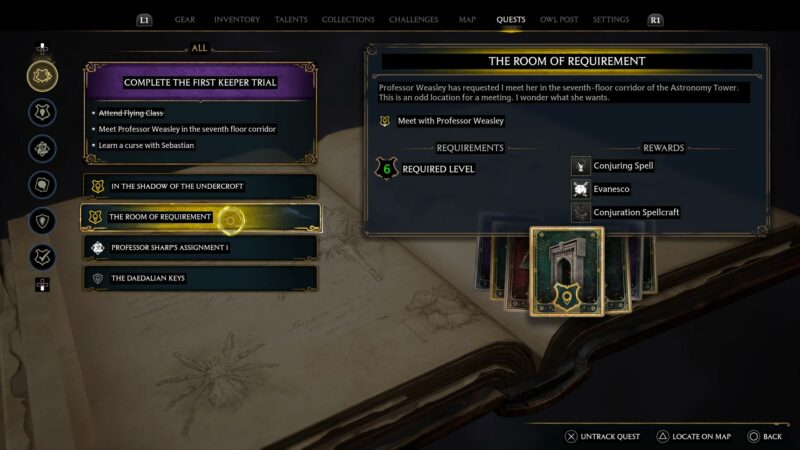Select The Daedalian Keys quest
This screenshot has width=800, height=450.
point(200,278)
